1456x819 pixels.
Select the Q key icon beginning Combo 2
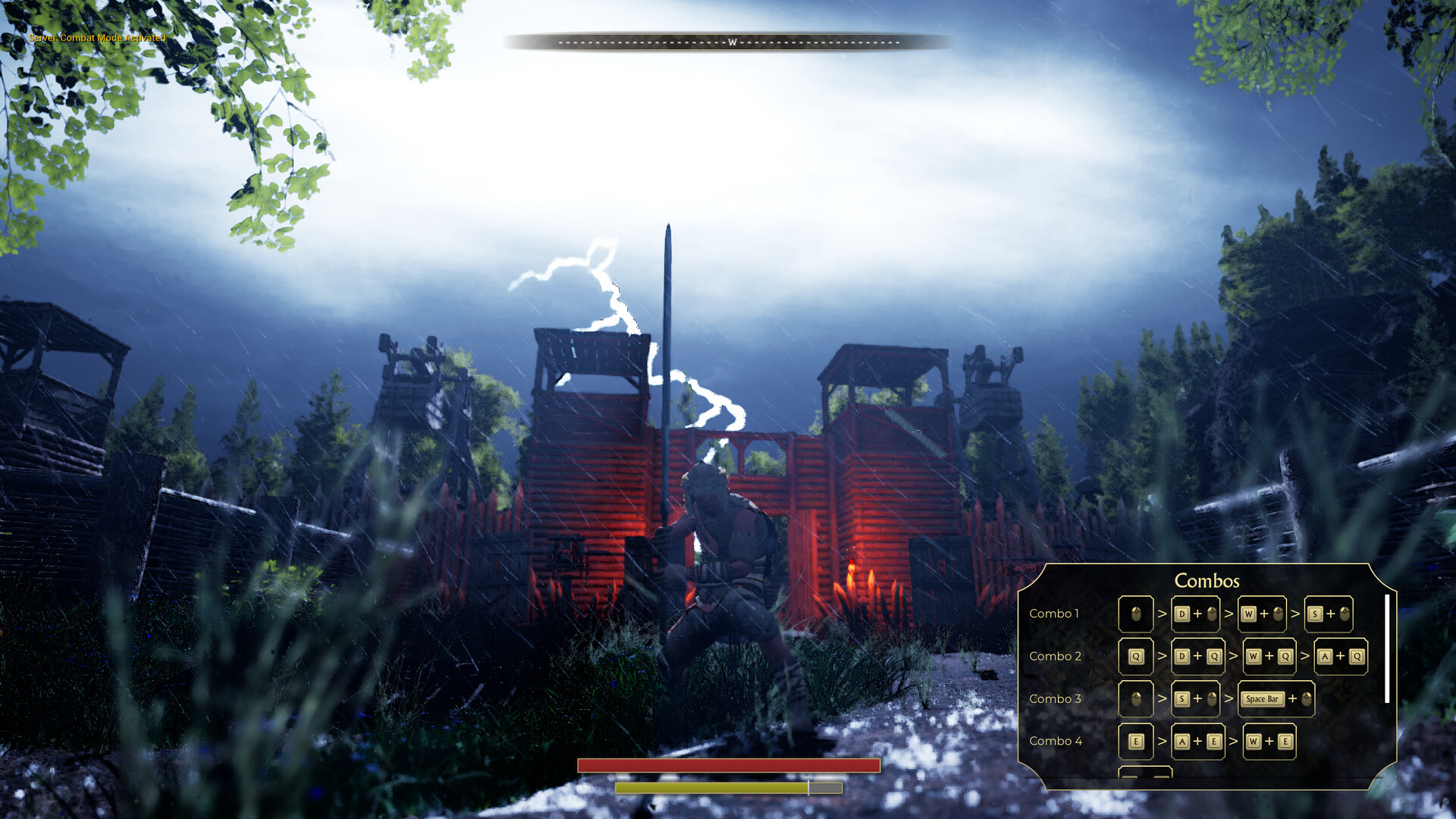pos(1135,656)
